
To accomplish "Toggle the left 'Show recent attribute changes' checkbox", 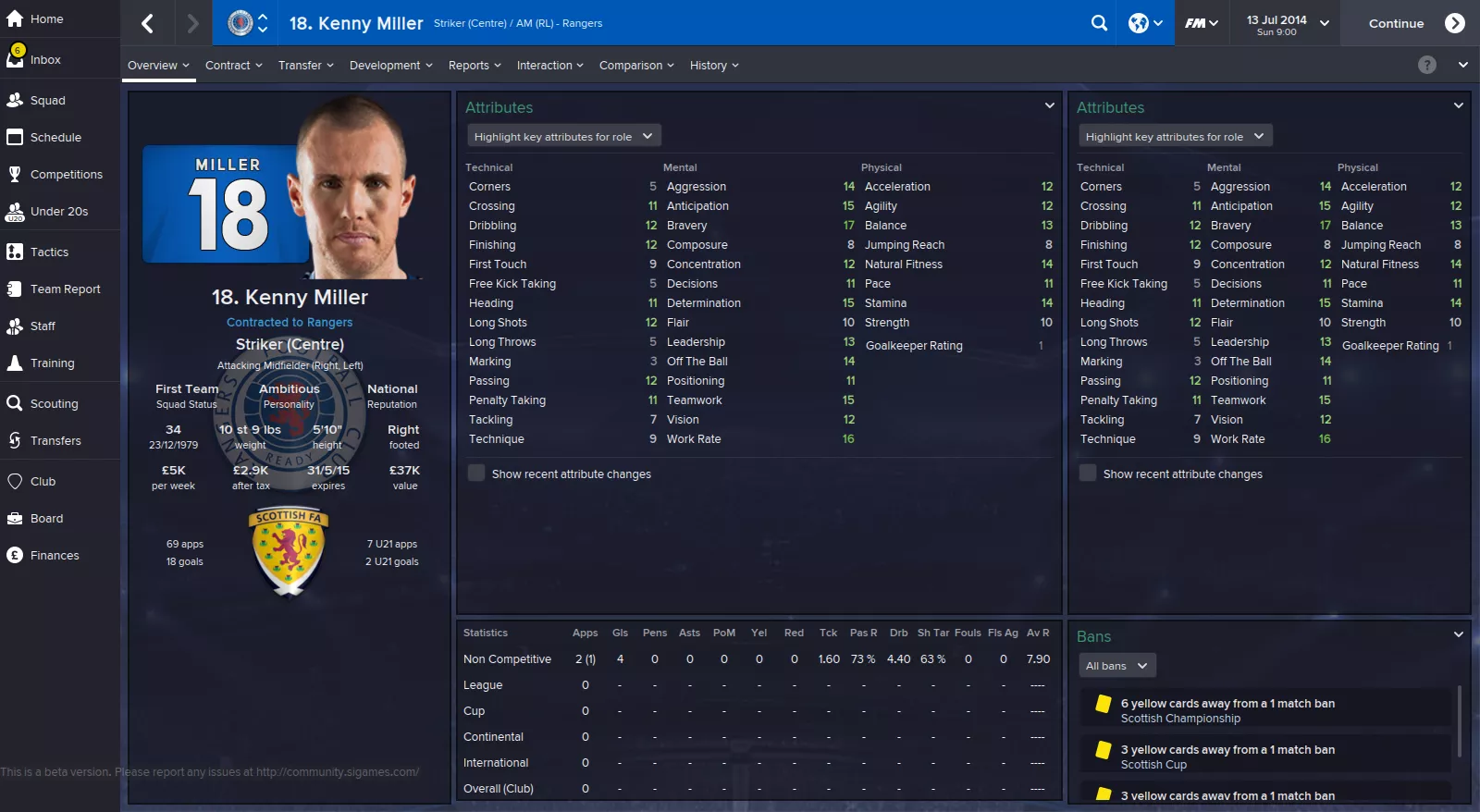I will [476, 474].
